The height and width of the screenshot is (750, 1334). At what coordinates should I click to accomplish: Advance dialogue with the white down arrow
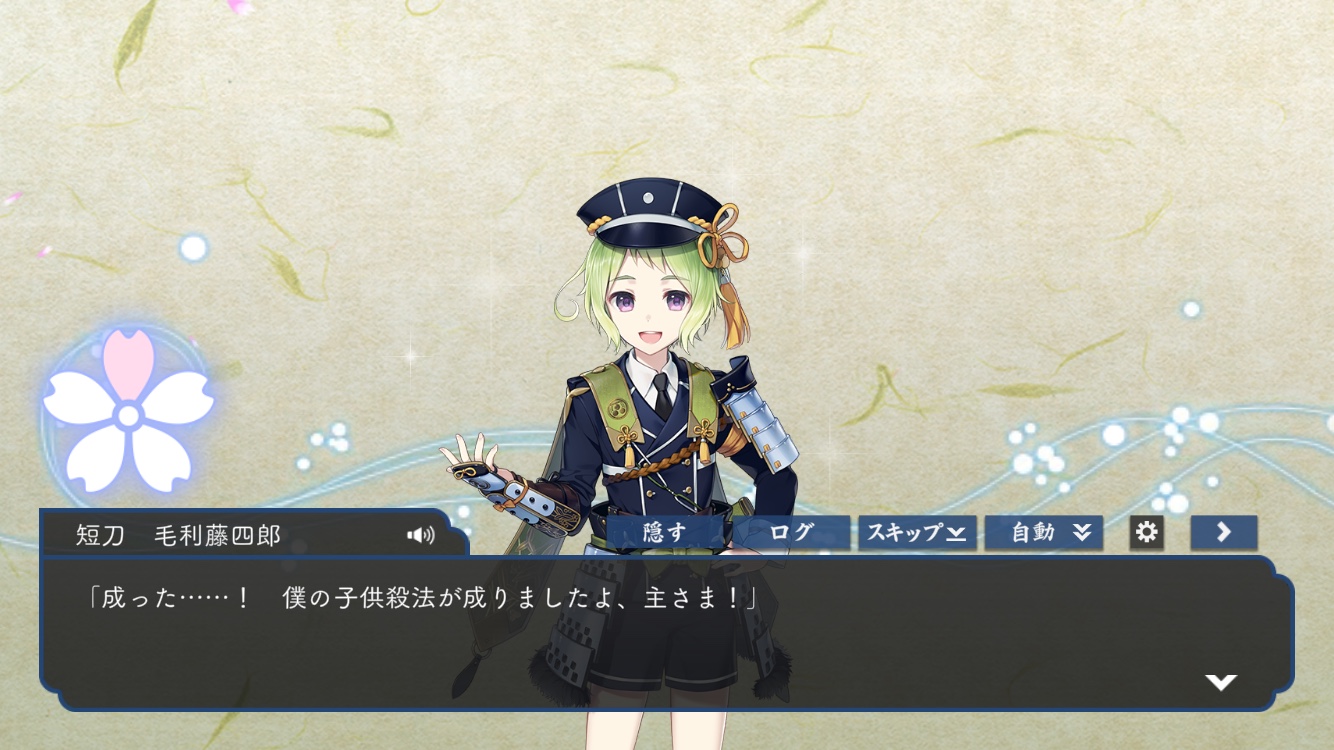tap(1221, 682)
